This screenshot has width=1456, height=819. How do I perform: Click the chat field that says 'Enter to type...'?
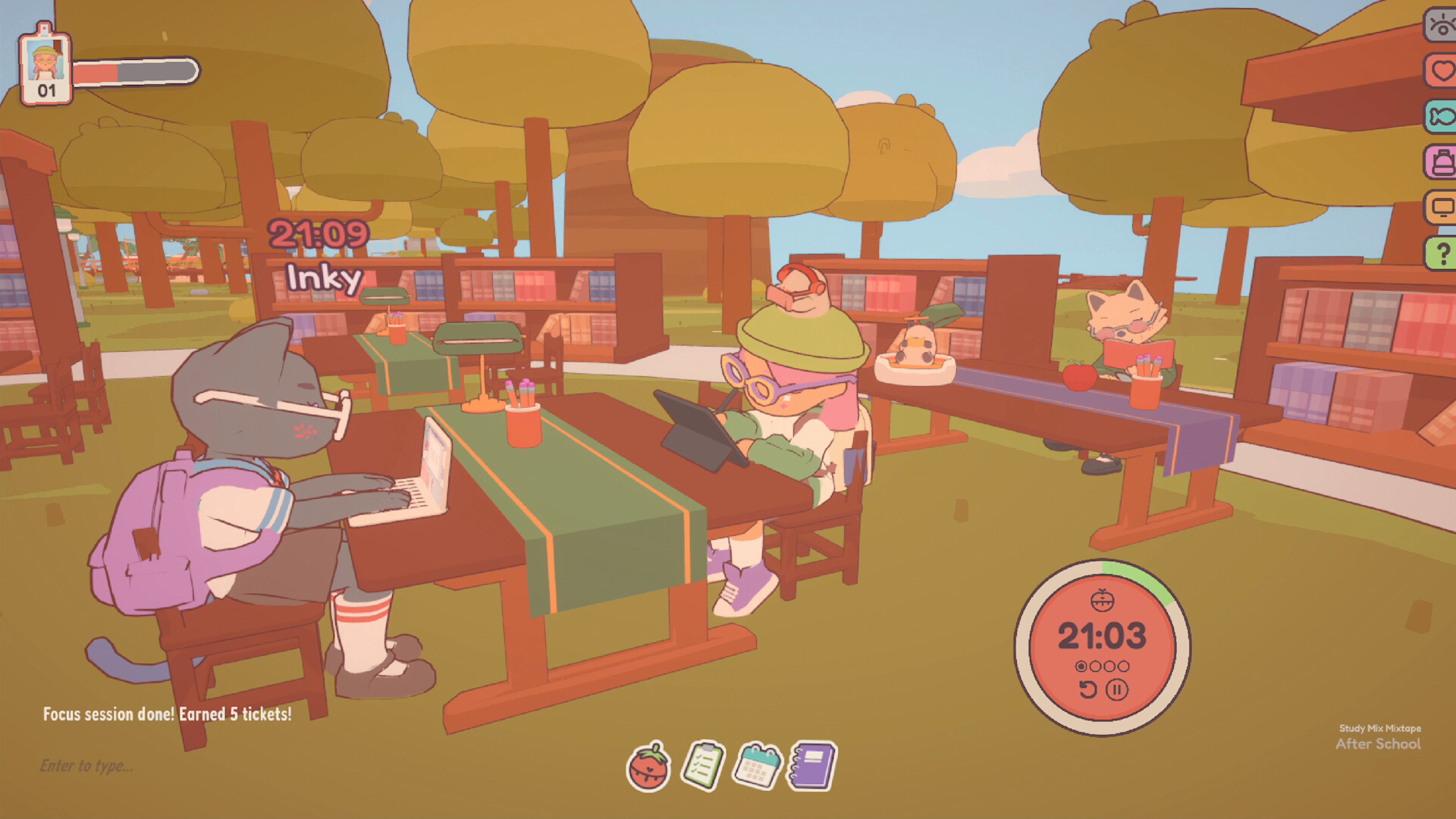87,766
